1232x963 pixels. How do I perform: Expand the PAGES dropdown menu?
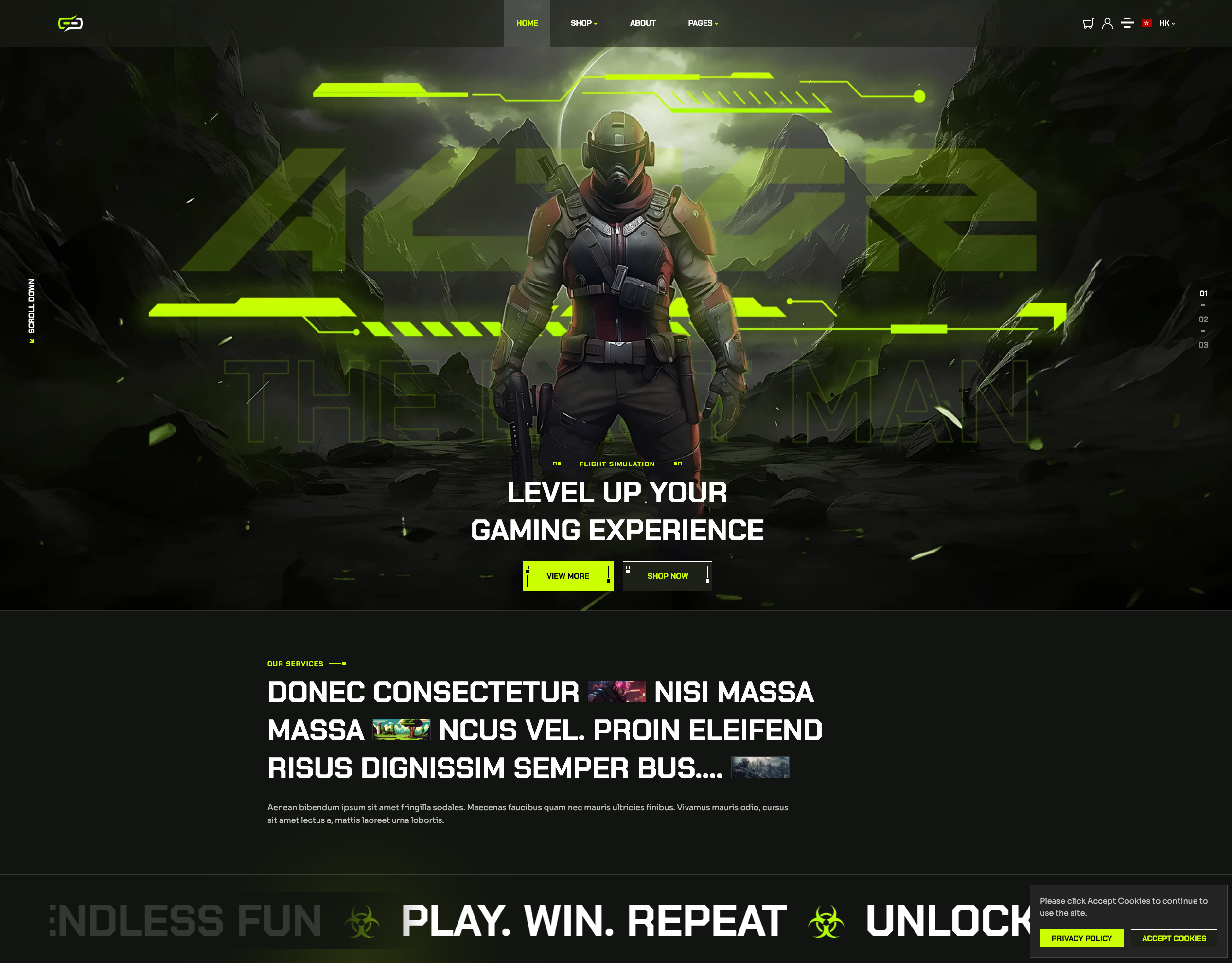coord(703,23)
